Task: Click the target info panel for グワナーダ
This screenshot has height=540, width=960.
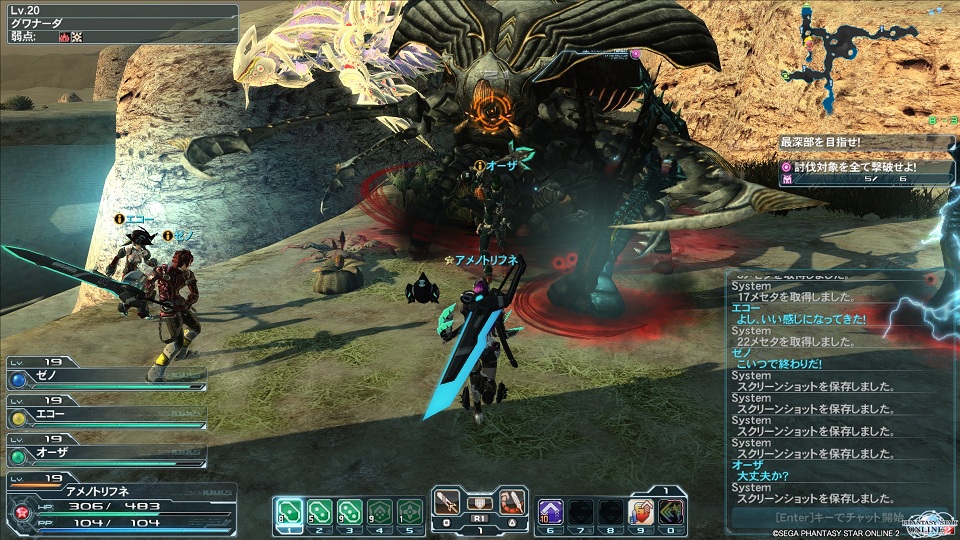Action: 120,22
